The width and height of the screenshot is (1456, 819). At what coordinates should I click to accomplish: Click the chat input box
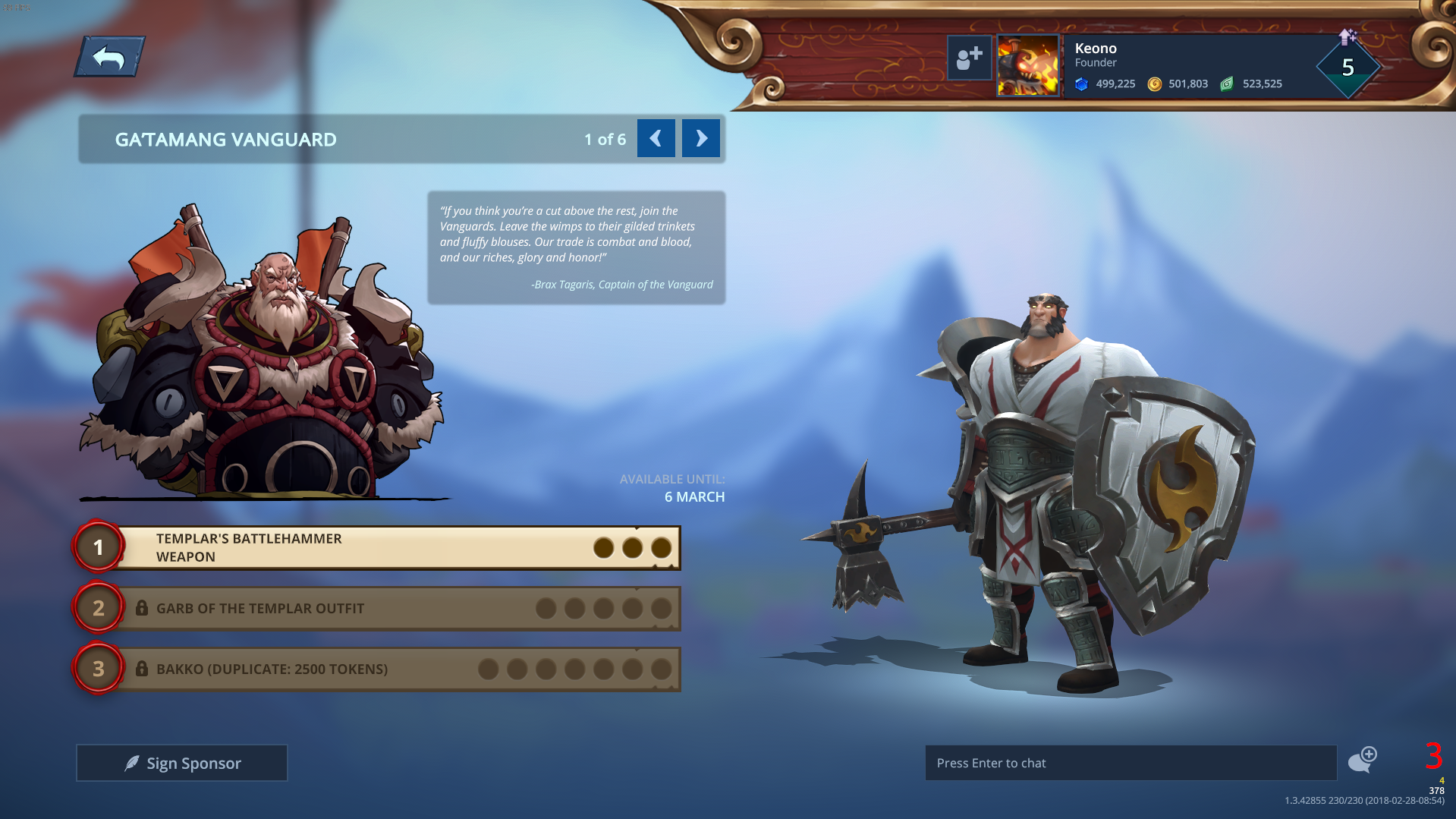(x=1130, y=763)
